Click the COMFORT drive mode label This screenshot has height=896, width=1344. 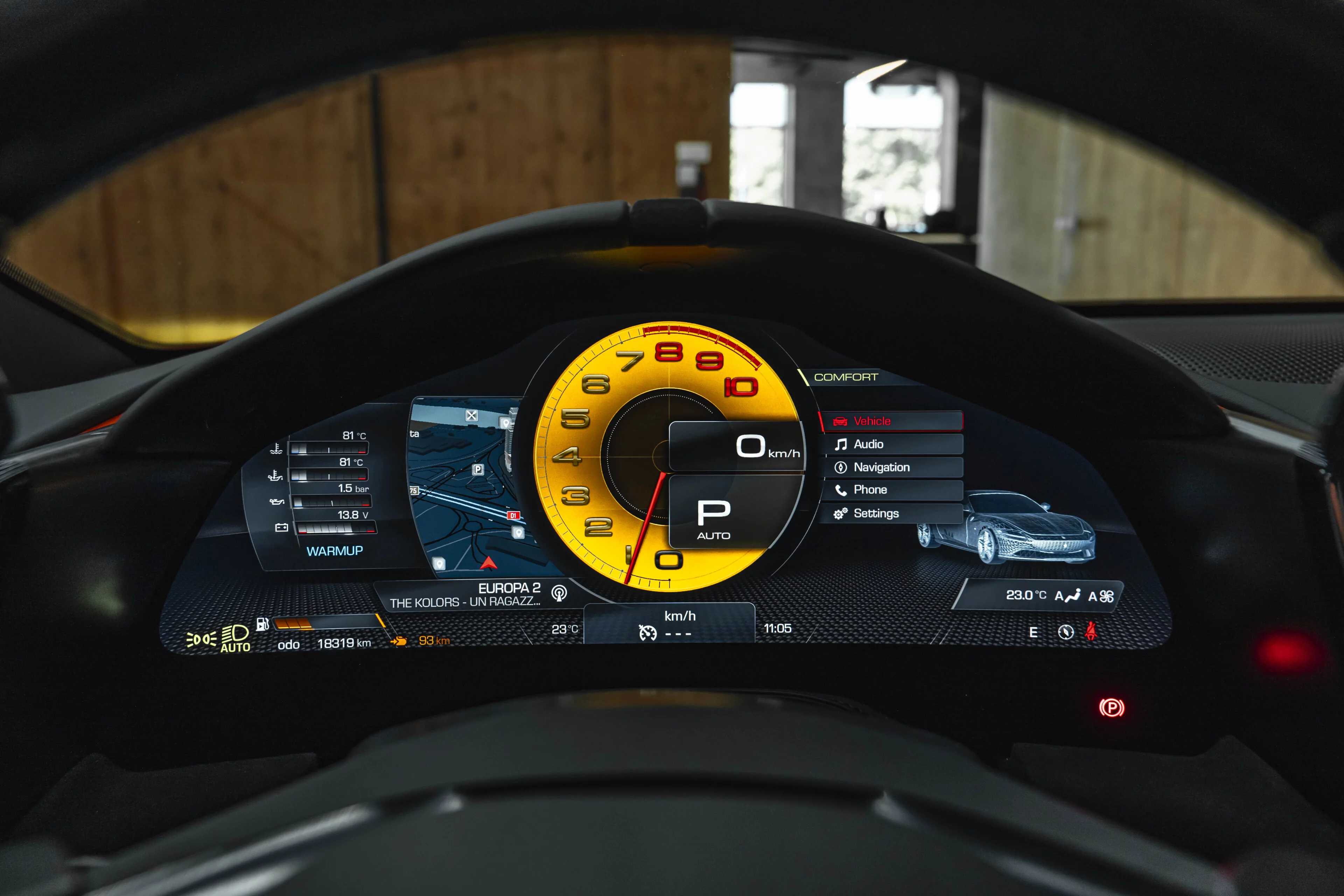tap(846, 377)
